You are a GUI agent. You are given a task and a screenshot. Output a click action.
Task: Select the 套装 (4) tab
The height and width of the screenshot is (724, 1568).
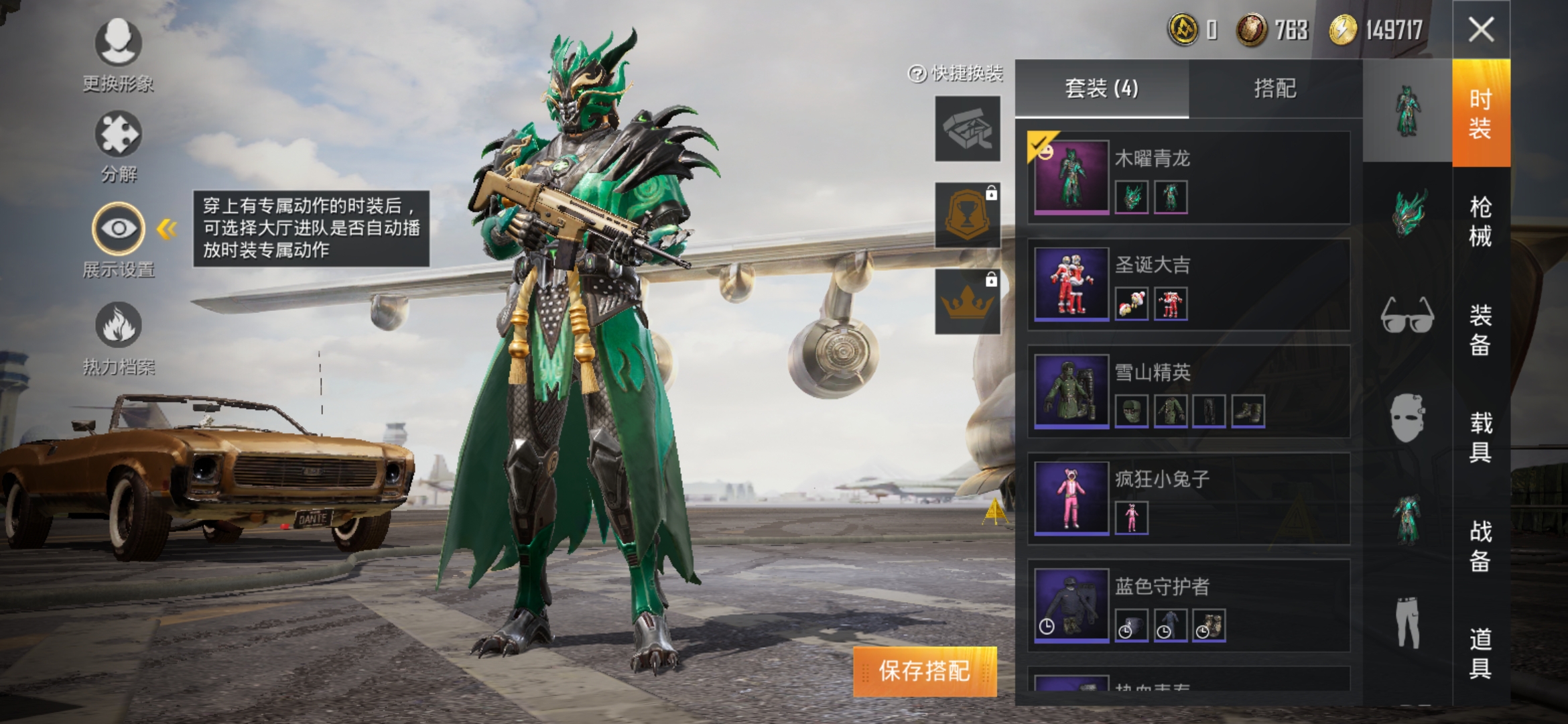click(x=1102, y=88)
